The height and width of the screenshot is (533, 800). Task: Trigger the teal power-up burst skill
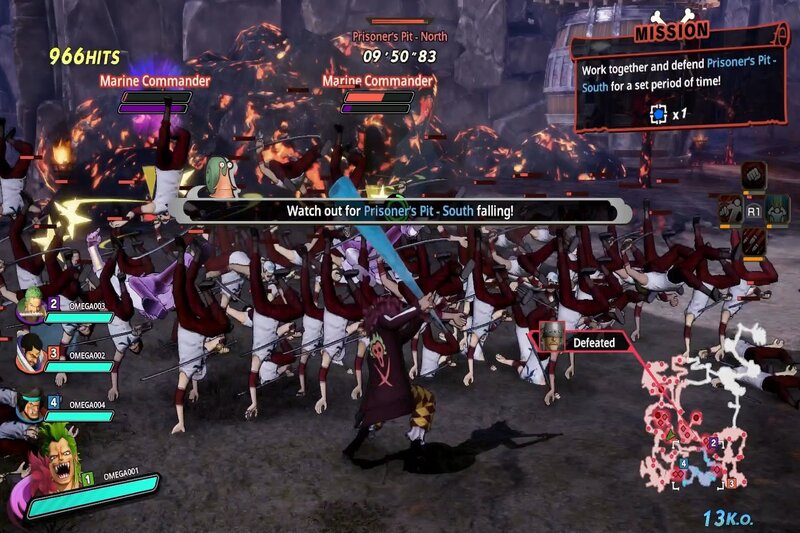coord(778,209)
